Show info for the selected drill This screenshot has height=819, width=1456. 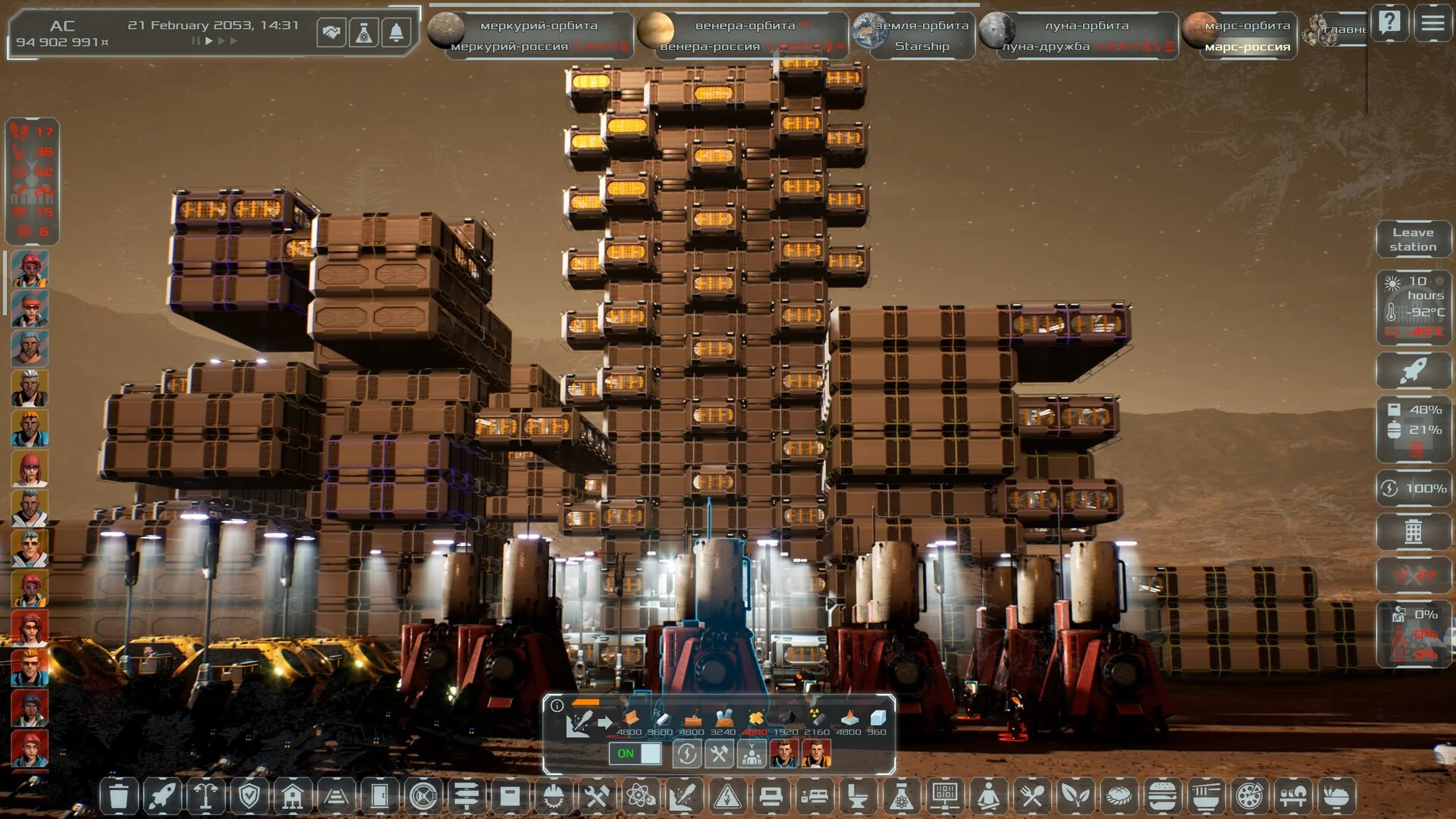tap(557, 706)
